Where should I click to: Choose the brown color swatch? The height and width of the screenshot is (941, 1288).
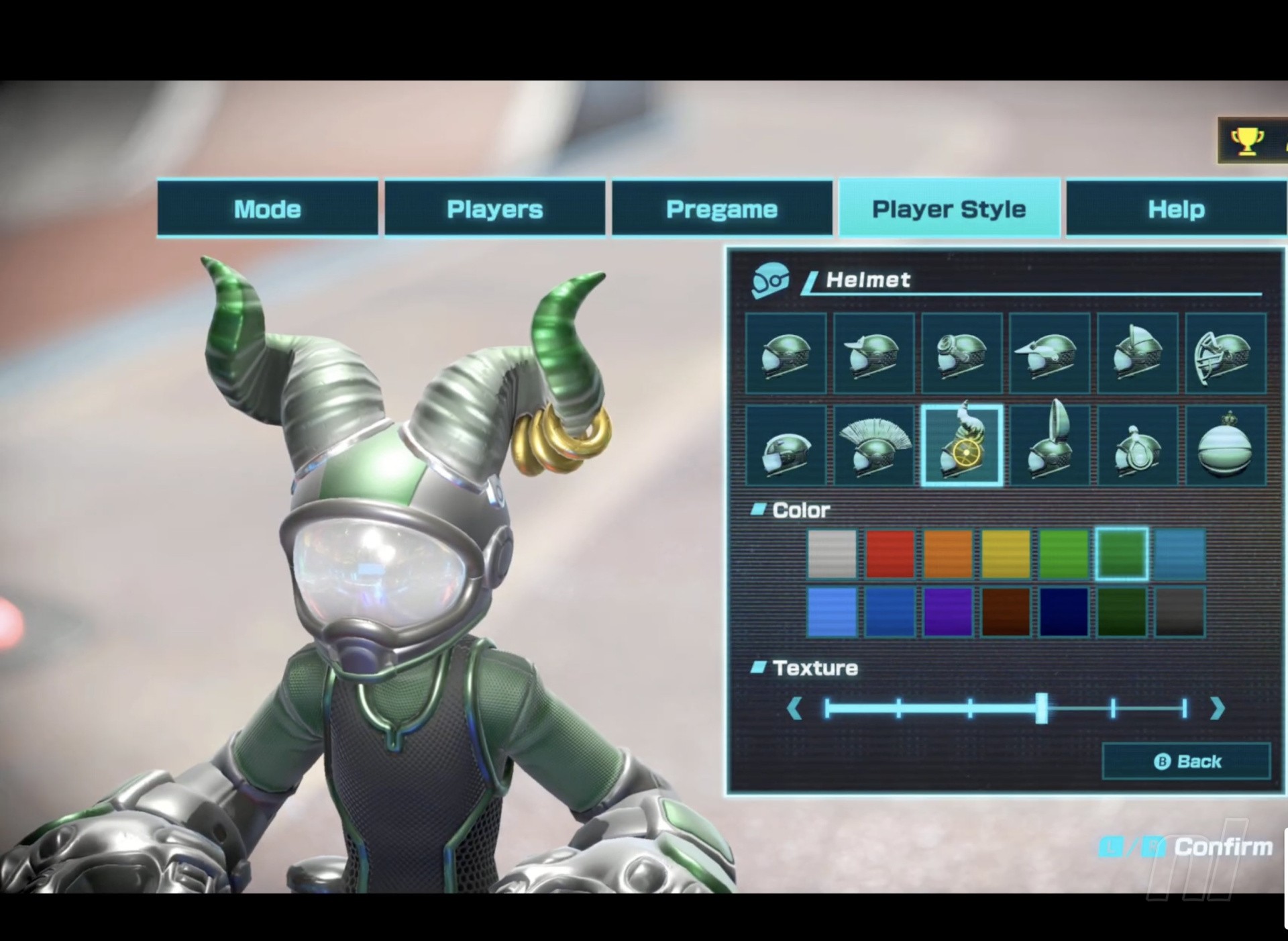1006,611
